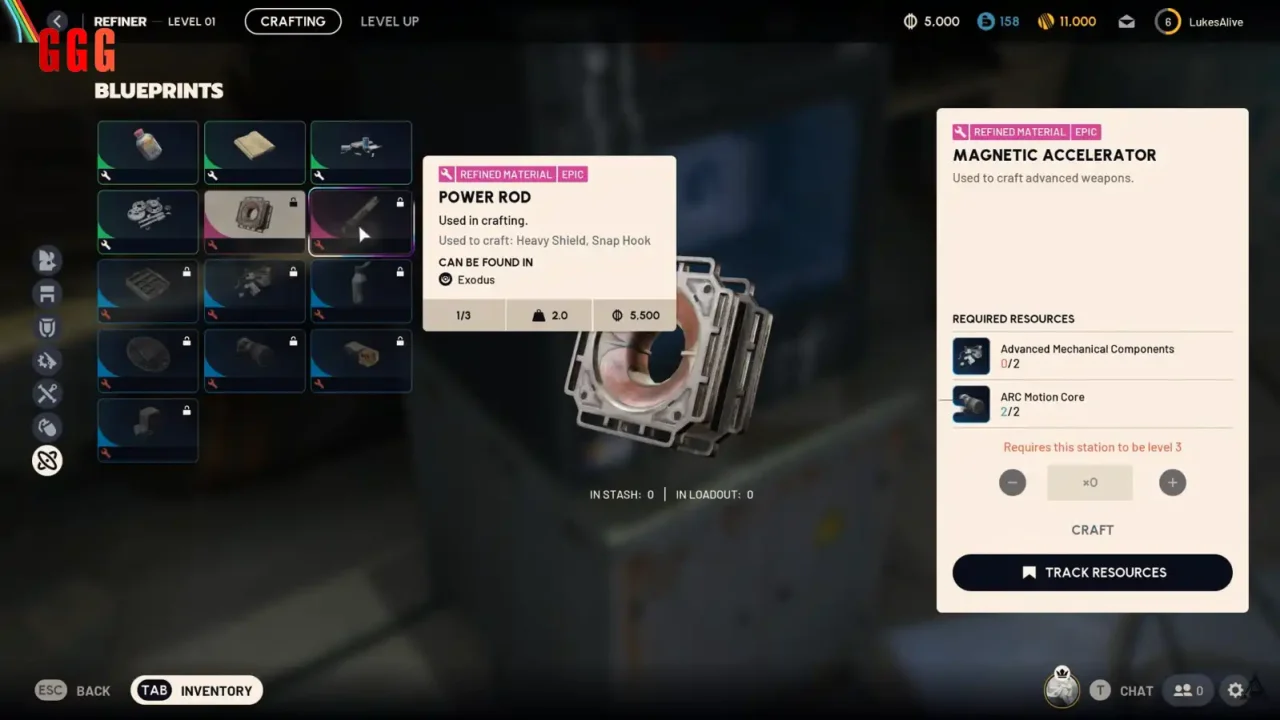
Task: Select the atom-shaped refined materials category
Action: (47, 460)
